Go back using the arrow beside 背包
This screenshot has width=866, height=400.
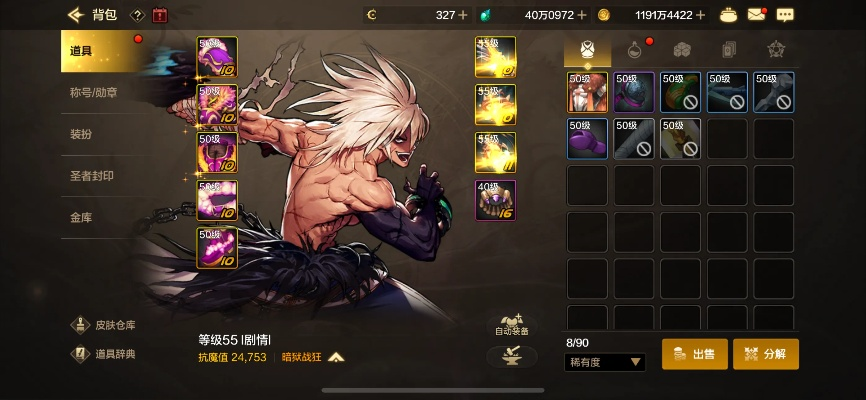coord(75,15)
